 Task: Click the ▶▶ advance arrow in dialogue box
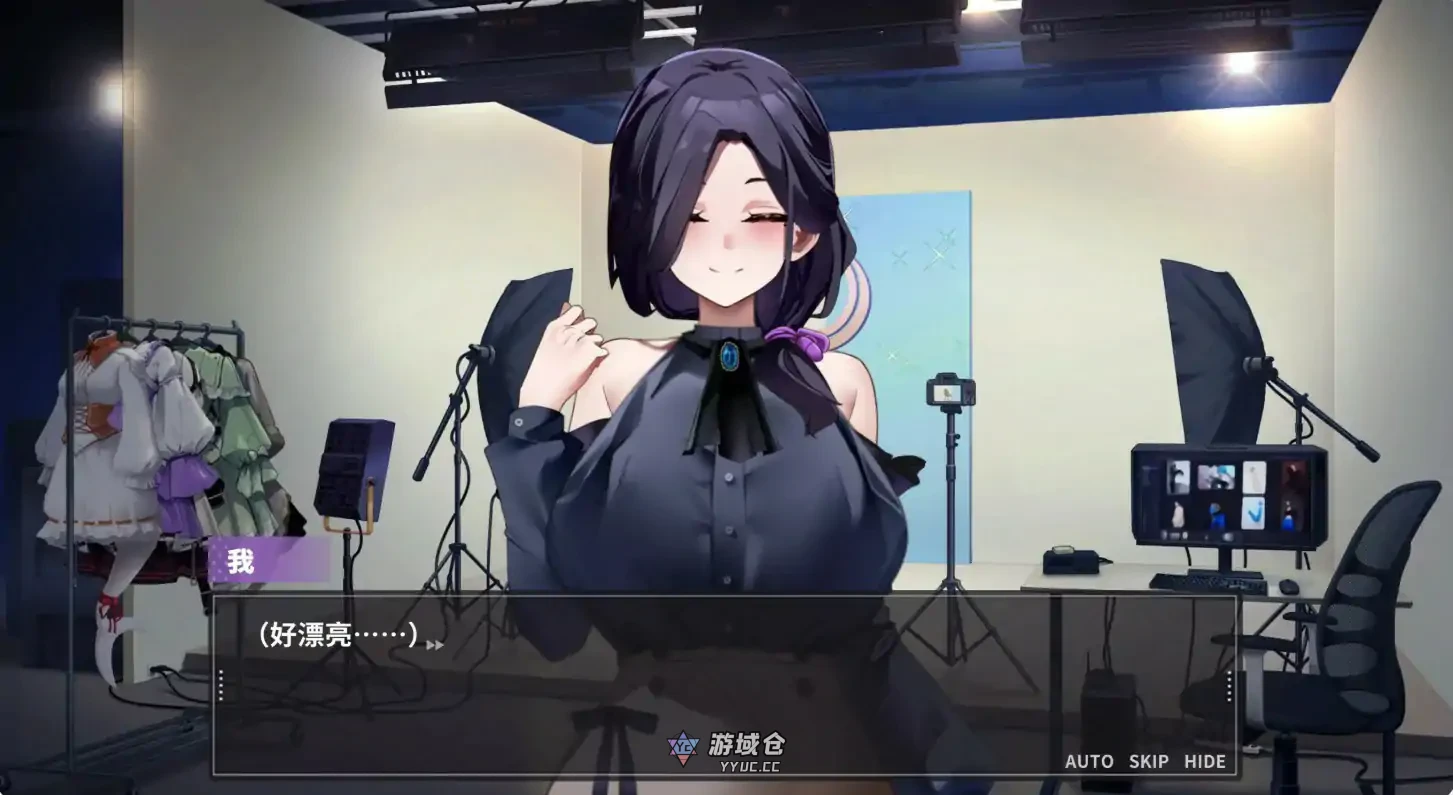(x=432, y=642)
